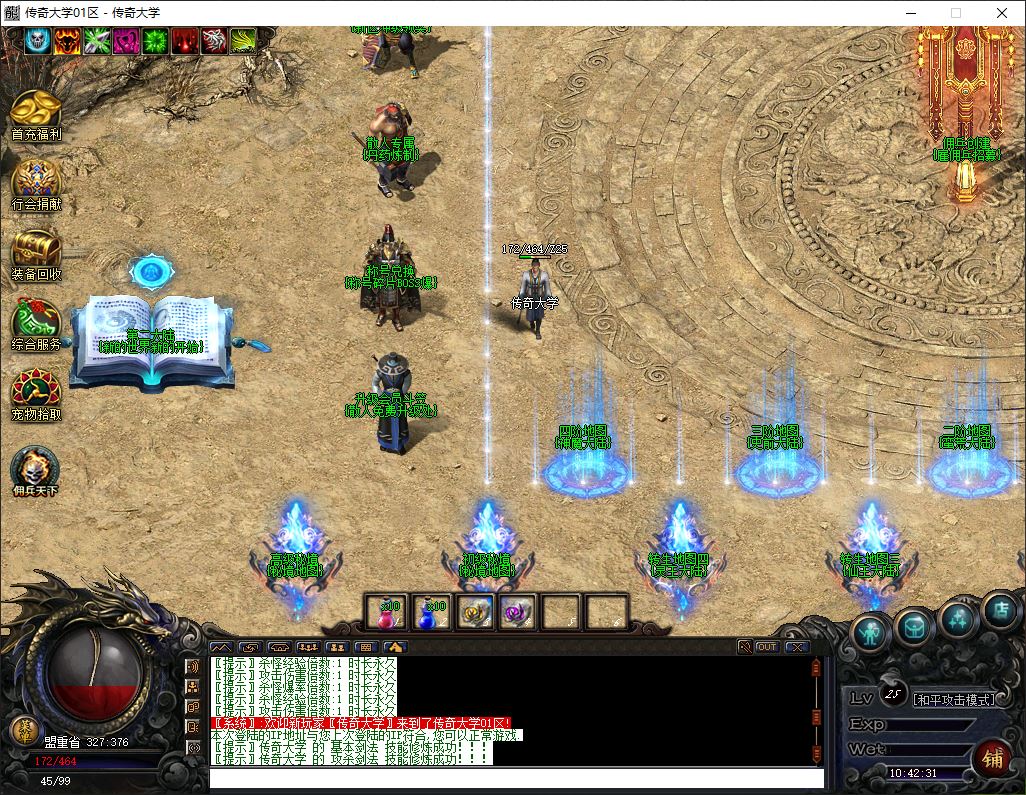Select the green starburst buff icon
1026x795 pixels.
[x=155, y=40]
